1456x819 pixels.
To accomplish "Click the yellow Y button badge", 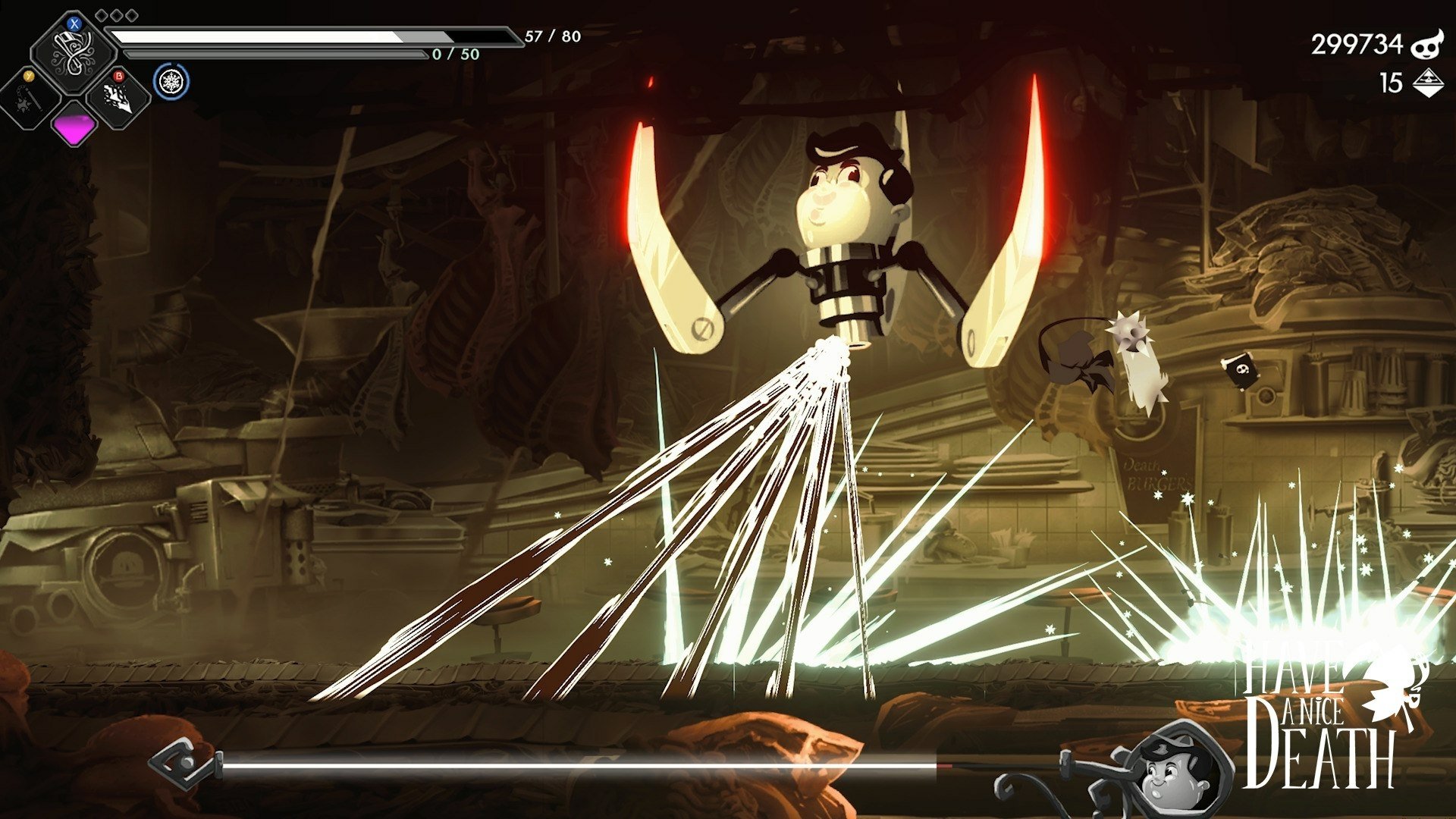I will pyautogui.click(x=29, y=76).
